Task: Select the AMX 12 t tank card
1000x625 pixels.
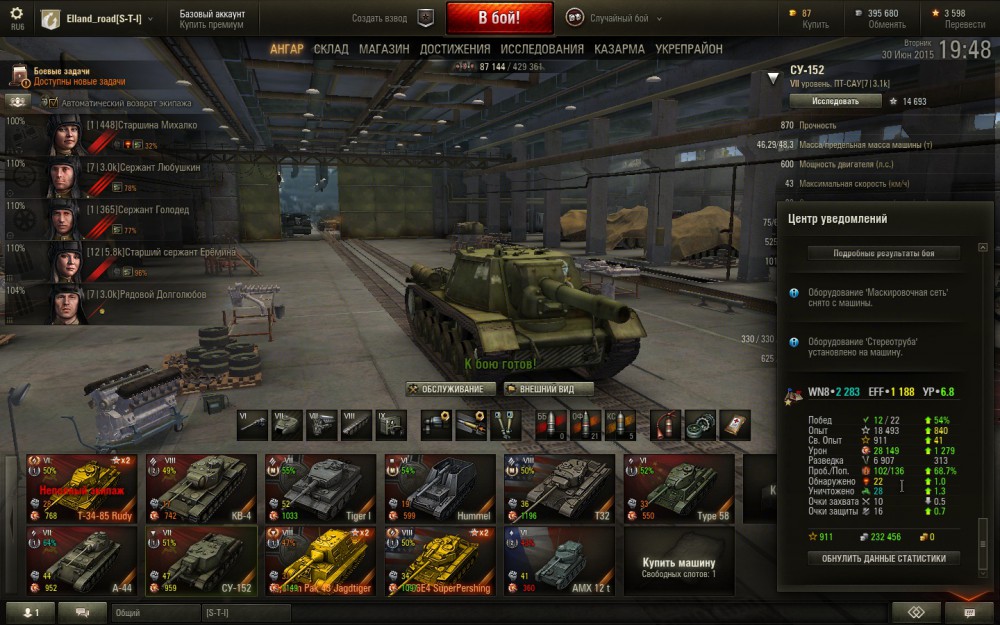Action: [559, 560]
